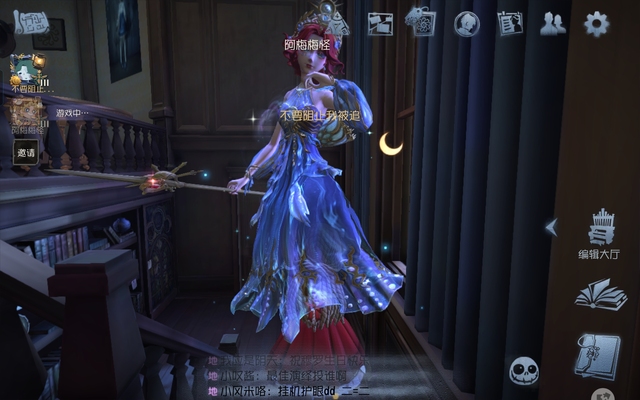Select the green-haired teammate avatar
The width and height of the screenshot is (640, 400).
(23, 71)
